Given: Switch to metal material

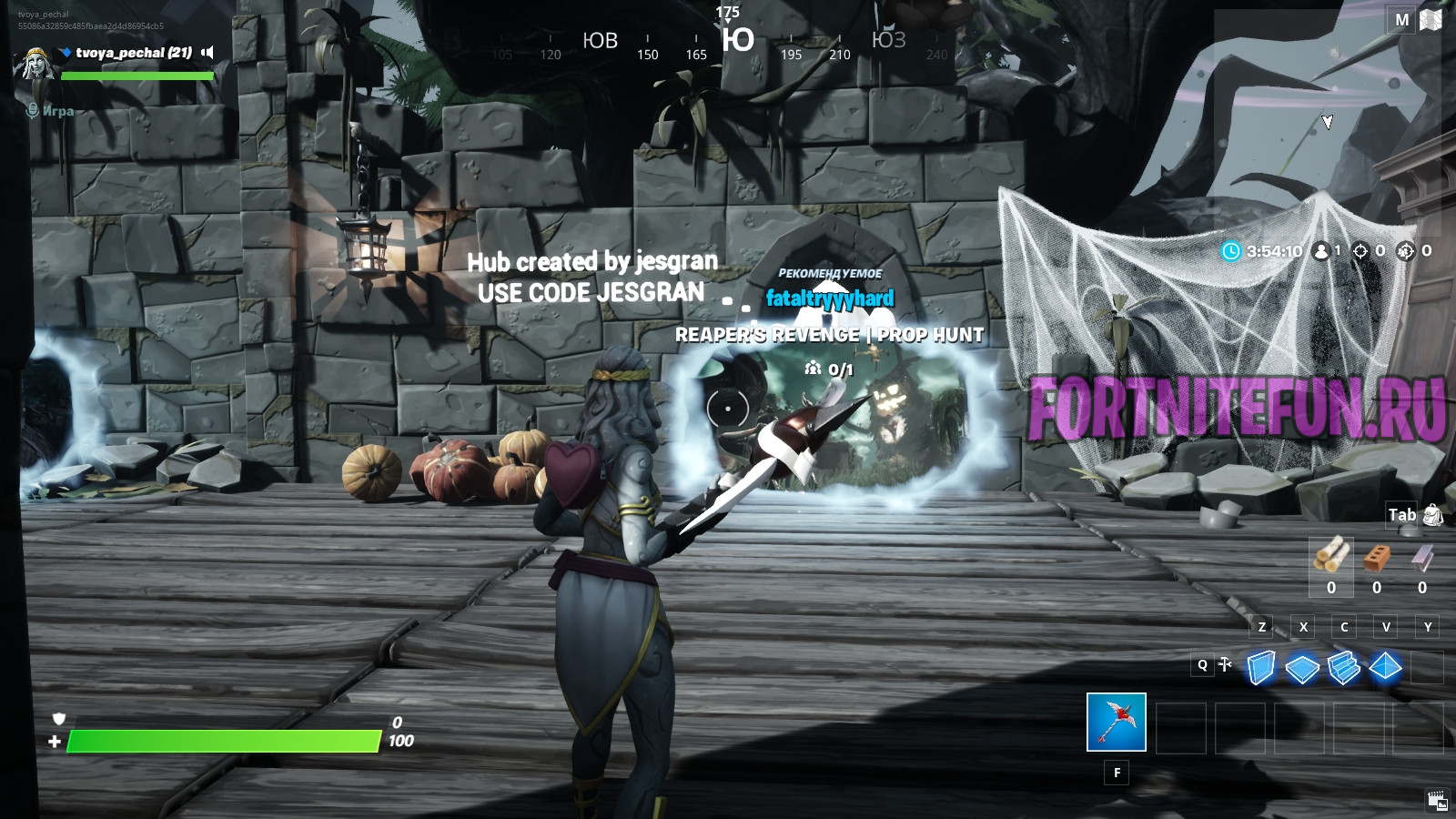Looking at the screenshot, I should point(1422,557).
